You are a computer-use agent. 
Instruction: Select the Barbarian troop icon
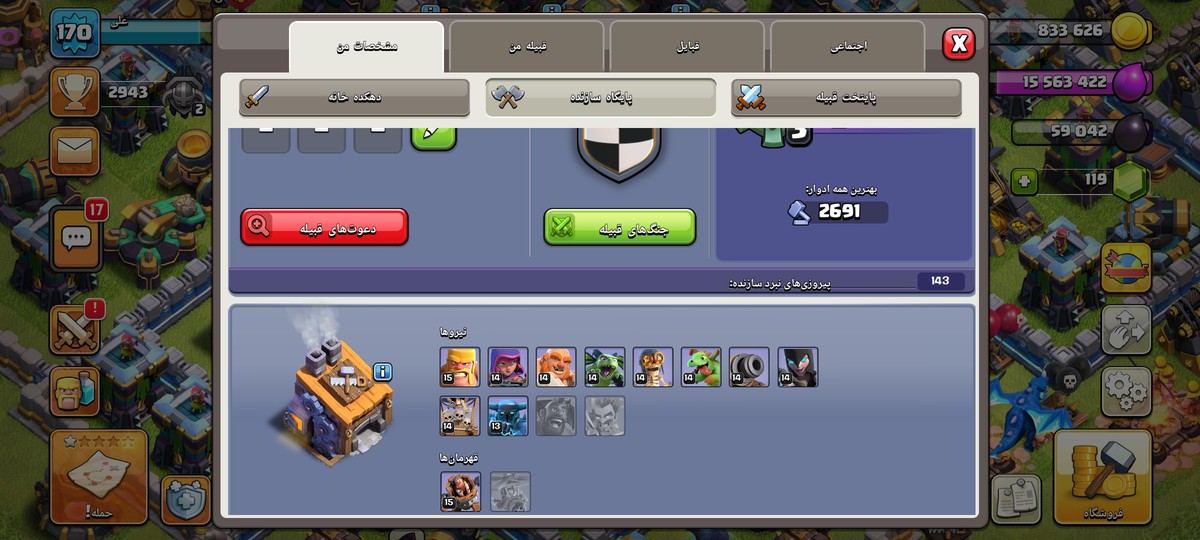(460, 367)
